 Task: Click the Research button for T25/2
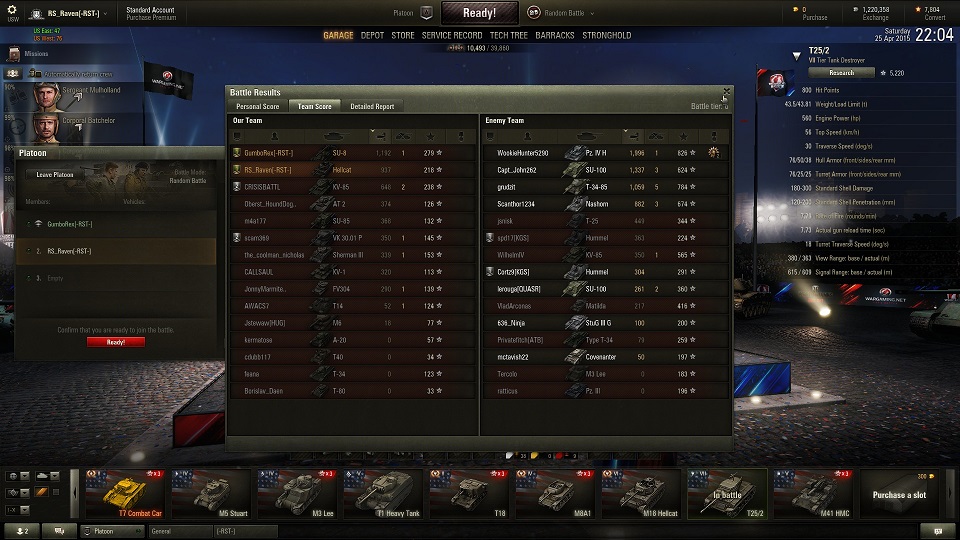pyautogui.click(x=842, y=73)
